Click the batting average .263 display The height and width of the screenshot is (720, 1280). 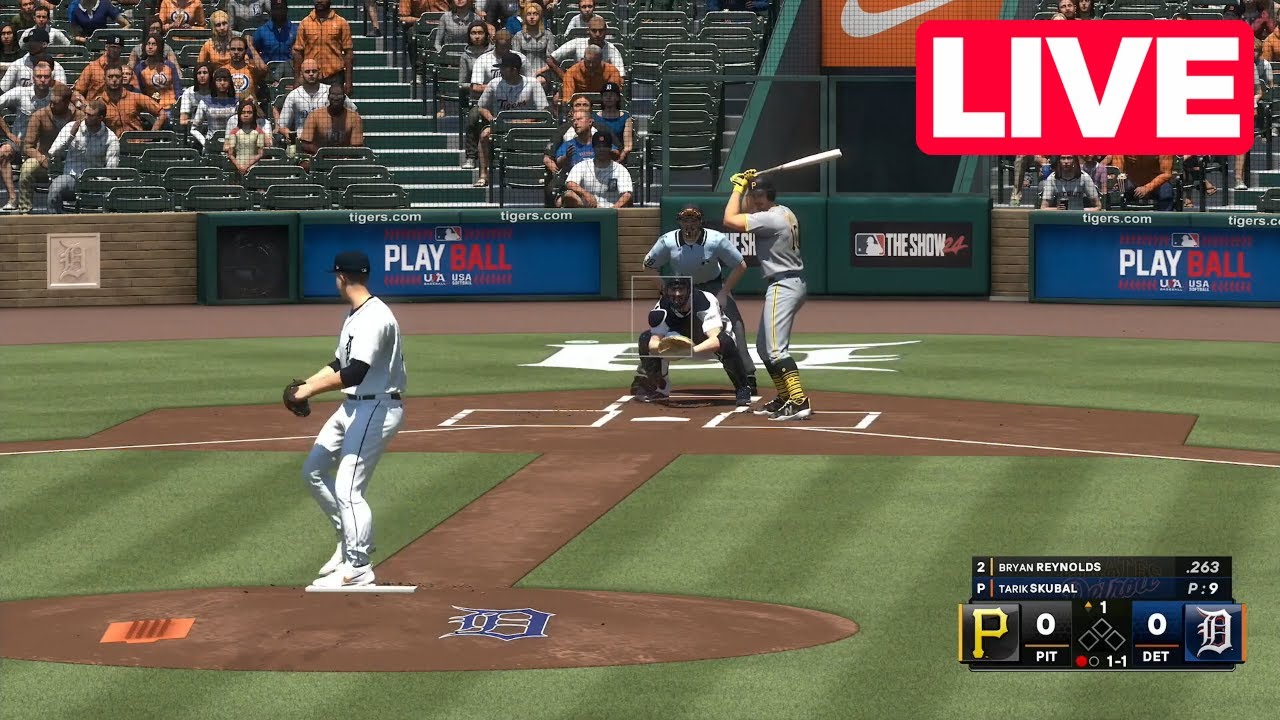click(x=1204, y=567)
